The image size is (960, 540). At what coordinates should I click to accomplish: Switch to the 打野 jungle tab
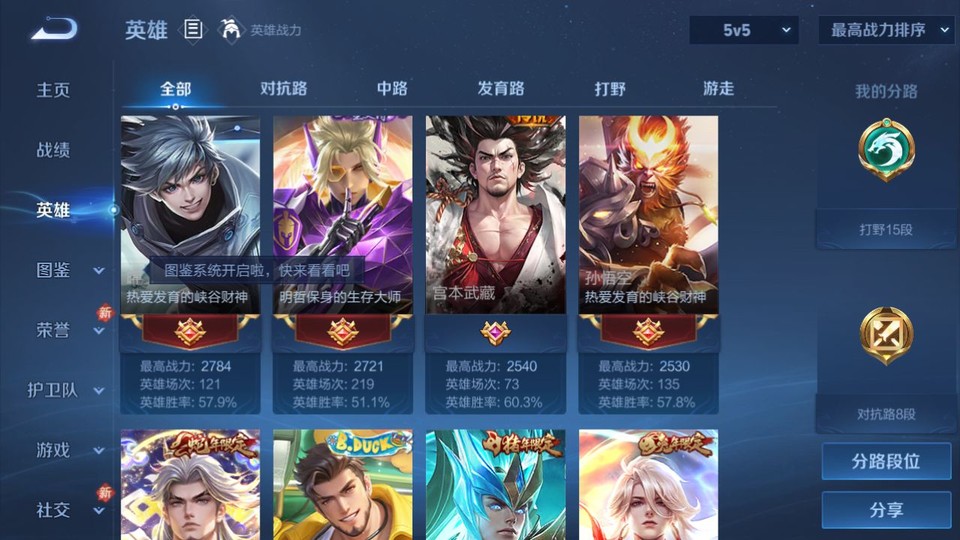click(x=610, y=88)
